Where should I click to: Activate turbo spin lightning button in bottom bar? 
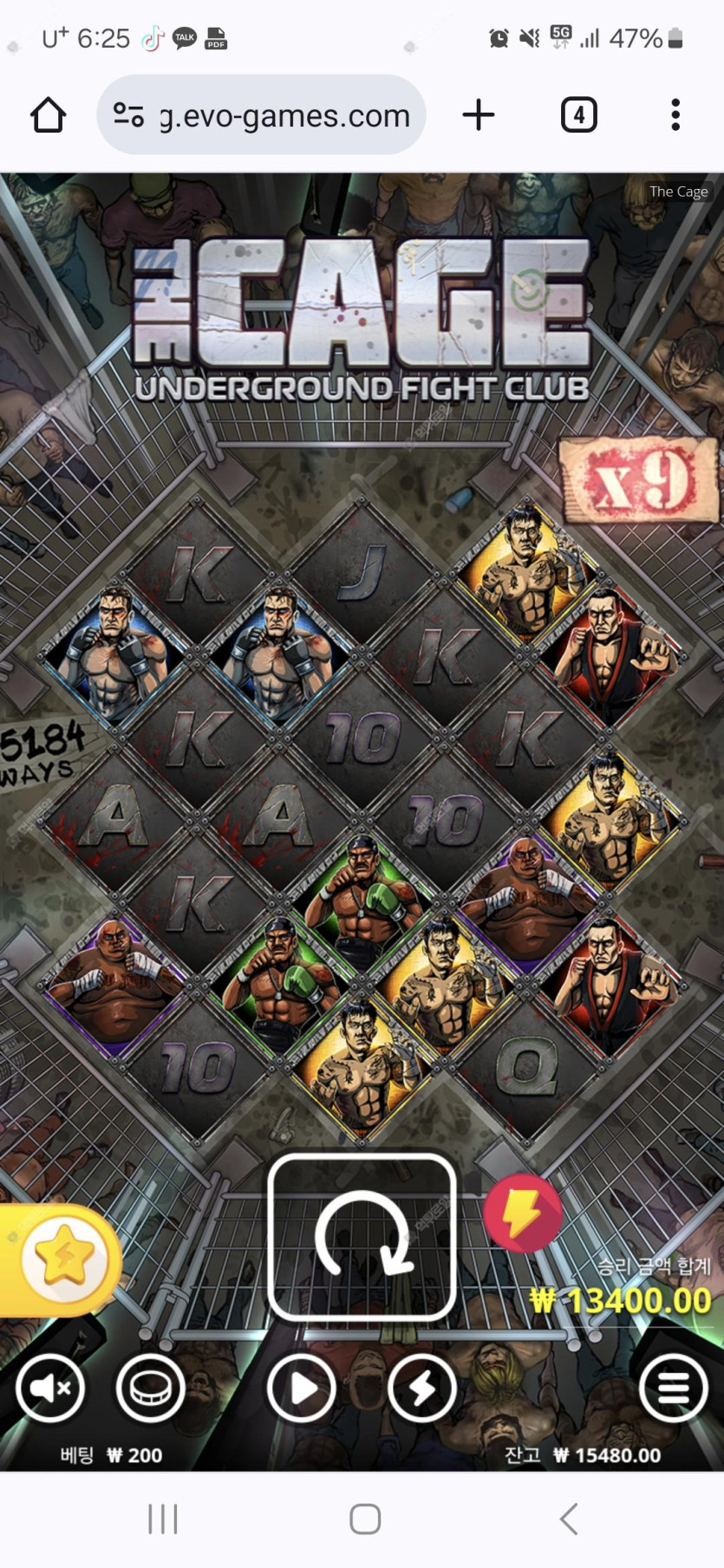click(422, 1389)
